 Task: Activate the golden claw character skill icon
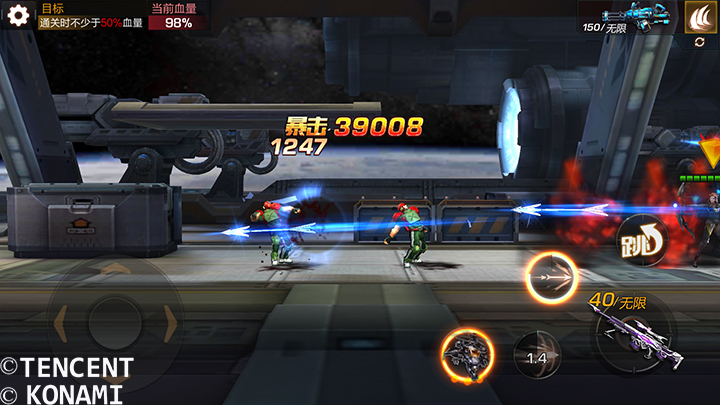click(699, 17)
